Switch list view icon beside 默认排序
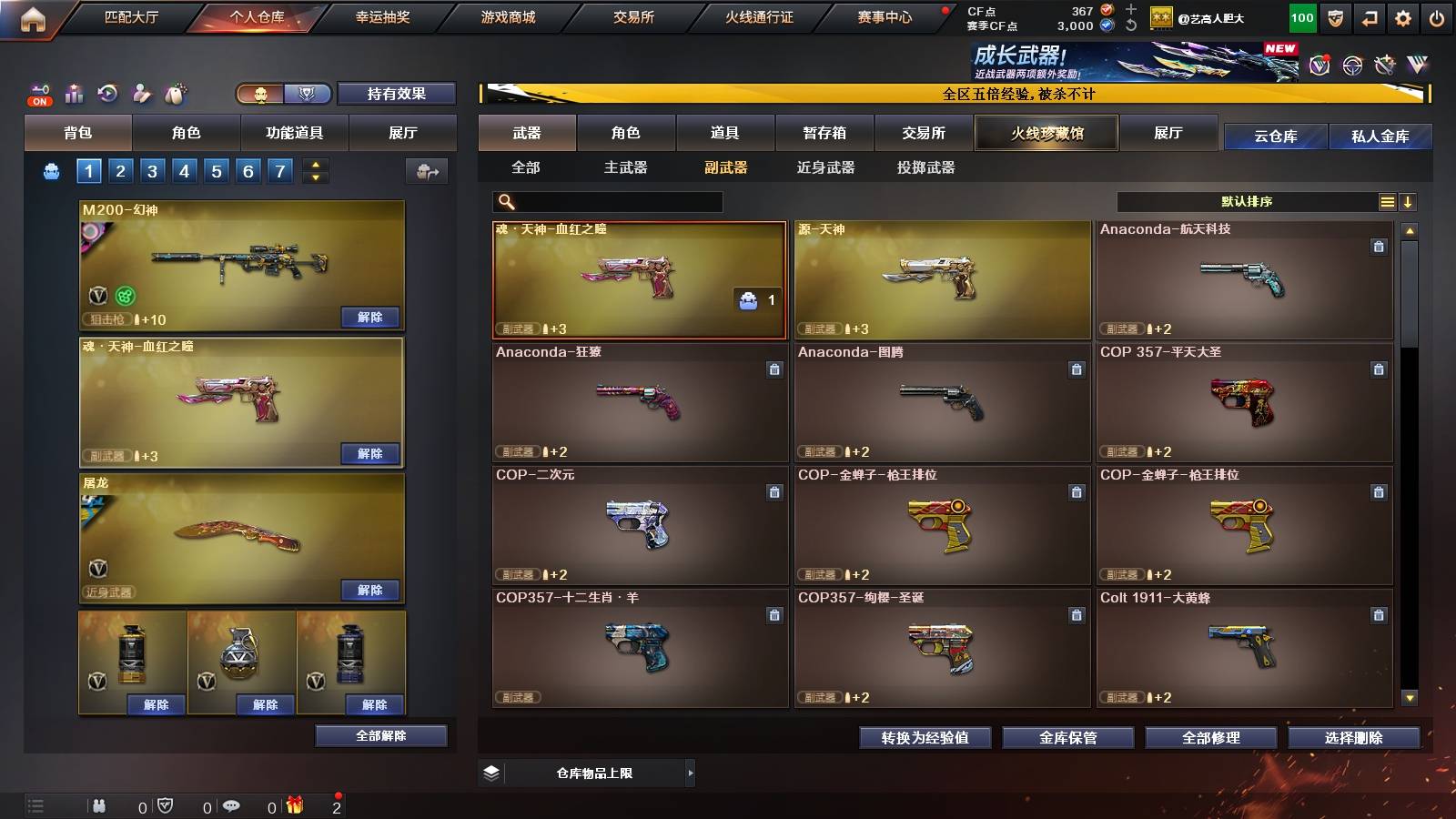The width and height of the screenshot is (1456, 819). (x=1386, y=201)
